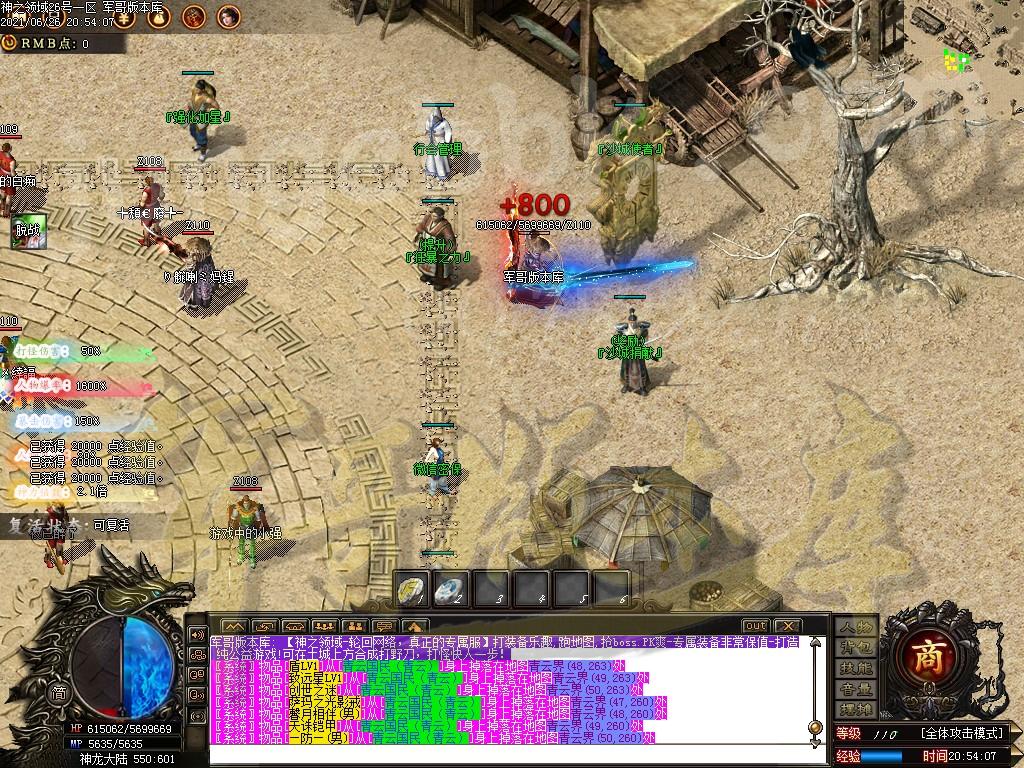
Task: Open the female portrait icon at top
Action: pos(229,16)
